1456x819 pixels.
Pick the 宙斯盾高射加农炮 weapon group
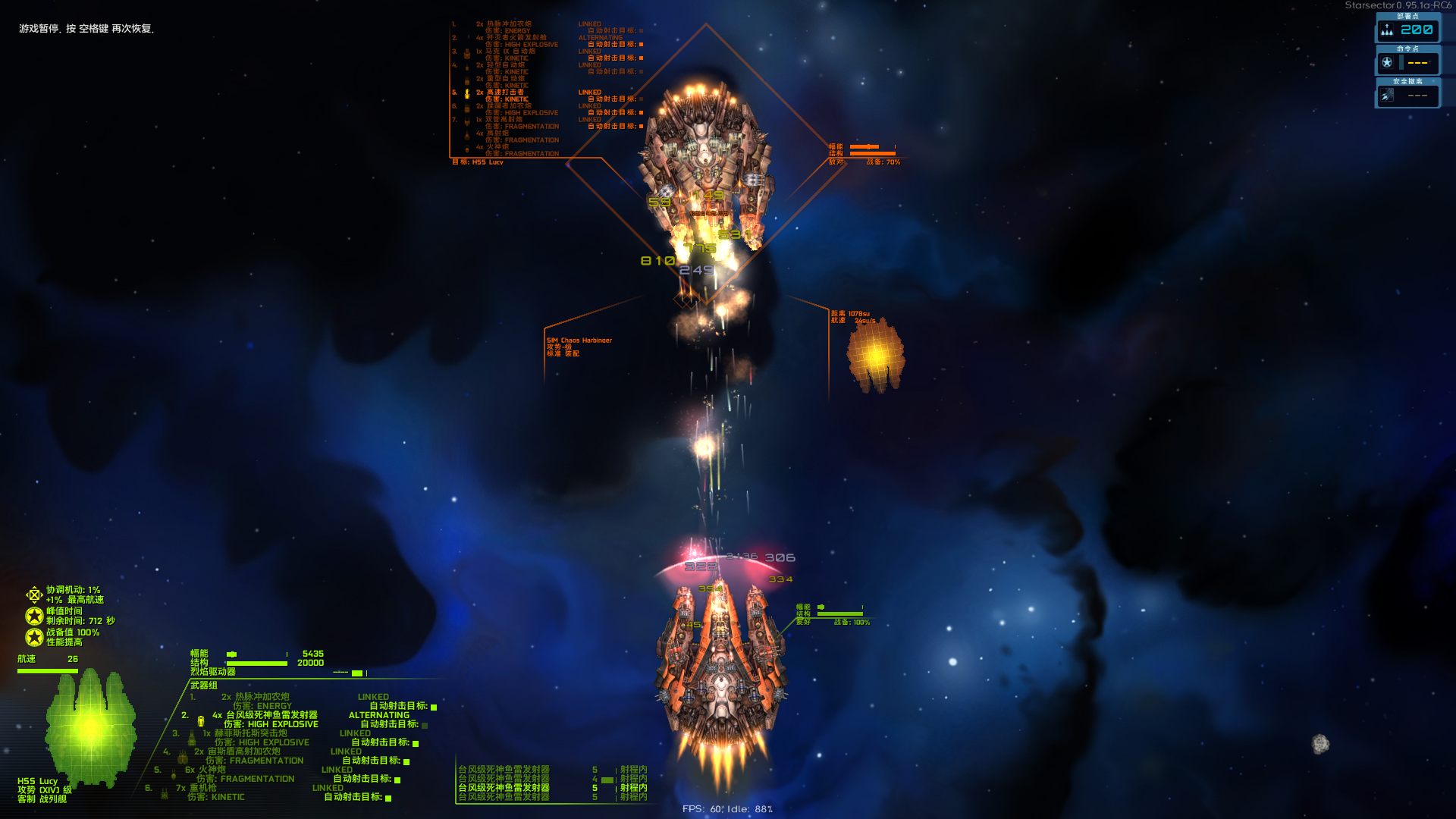243,752
